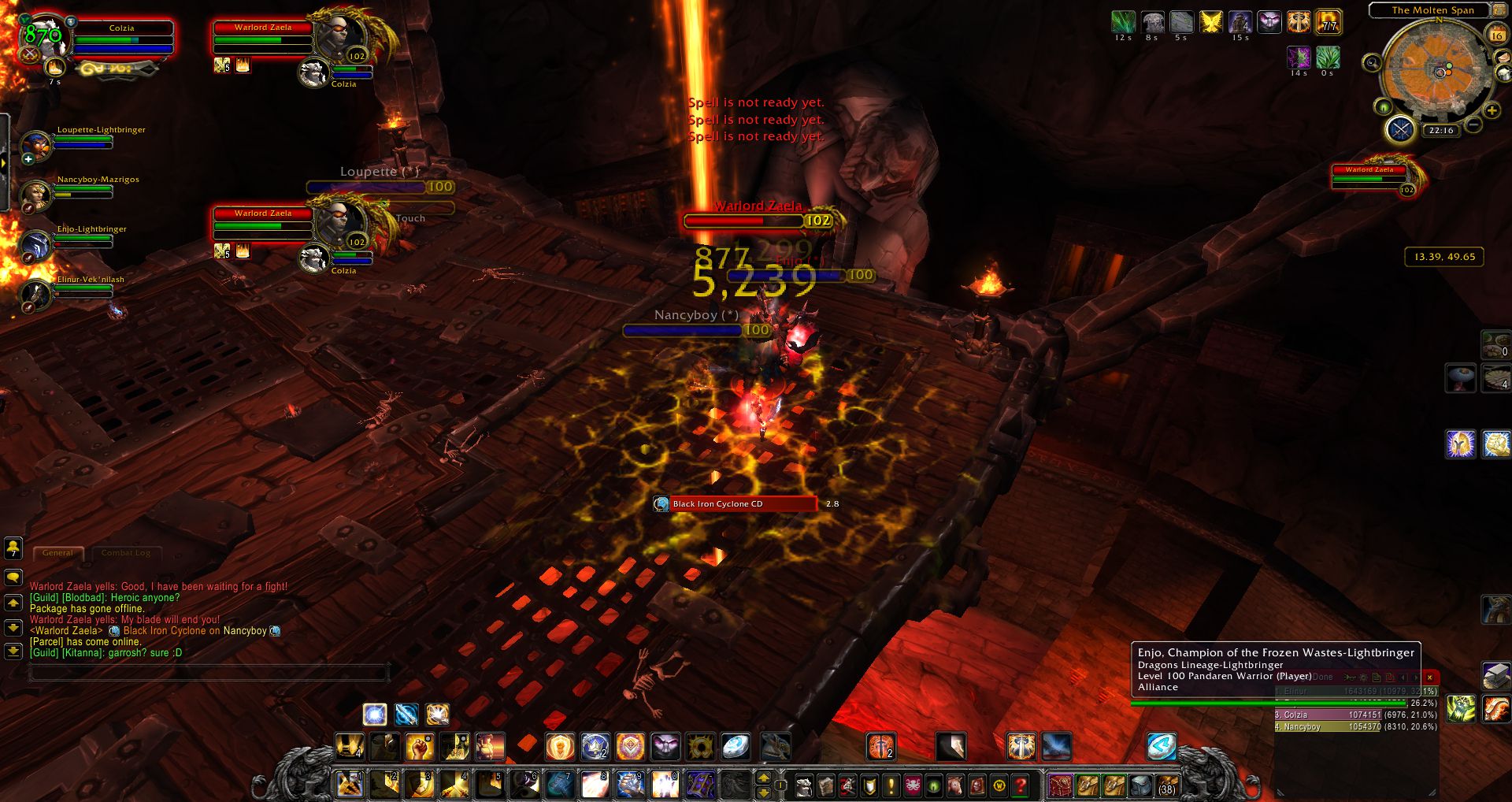Open the calendar showing day 16
Screen dimensions: 1512x802
pos(1496,35)
